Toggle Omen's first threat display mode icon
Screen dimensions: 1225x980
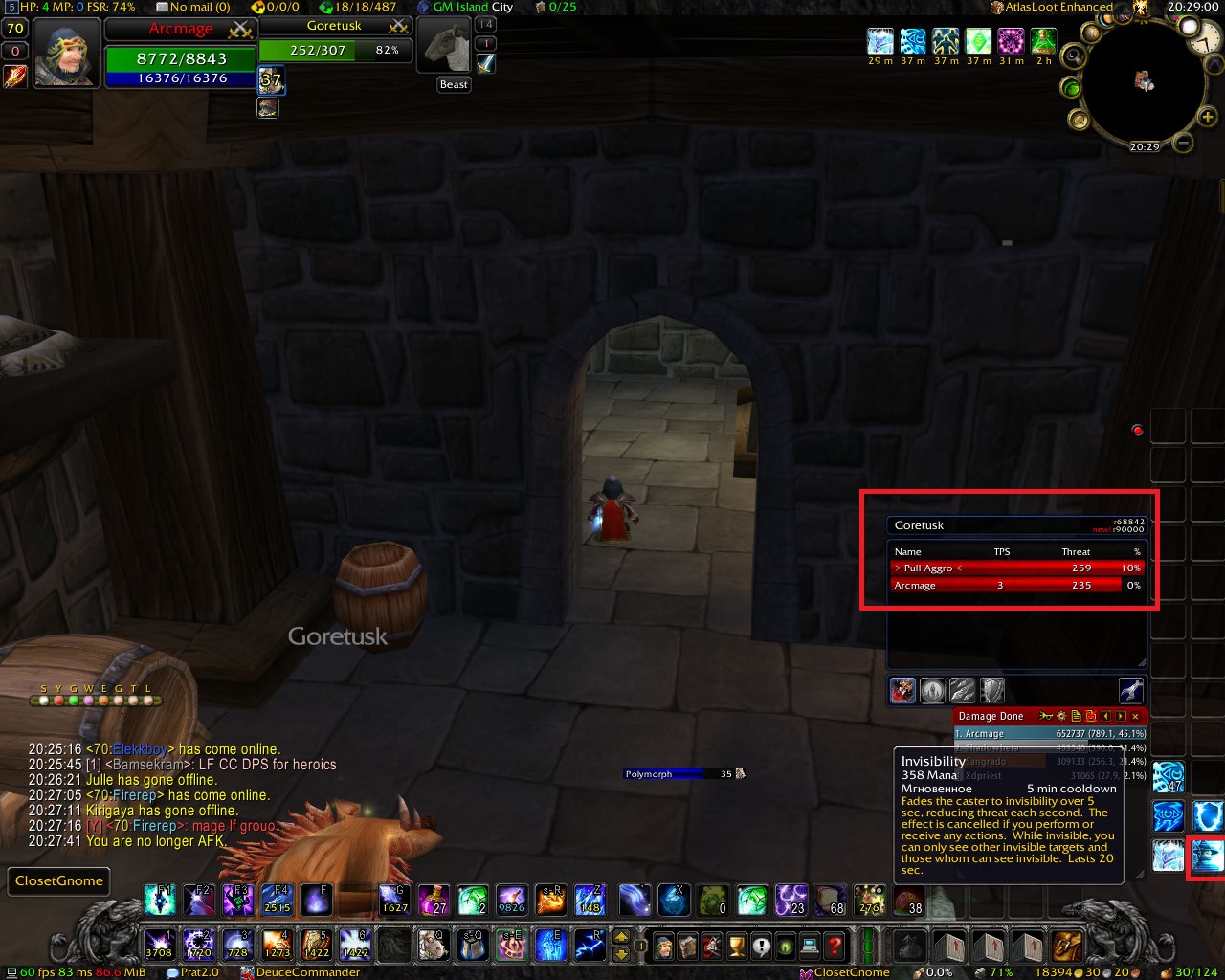pos(902,690)
